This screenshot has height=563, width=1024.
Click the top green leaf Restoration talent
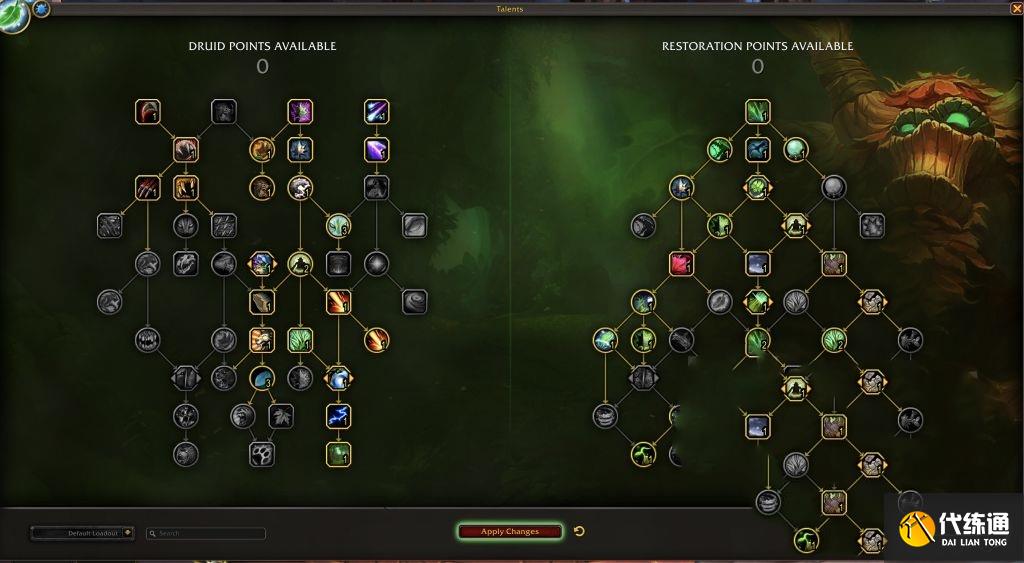(757, 111)
